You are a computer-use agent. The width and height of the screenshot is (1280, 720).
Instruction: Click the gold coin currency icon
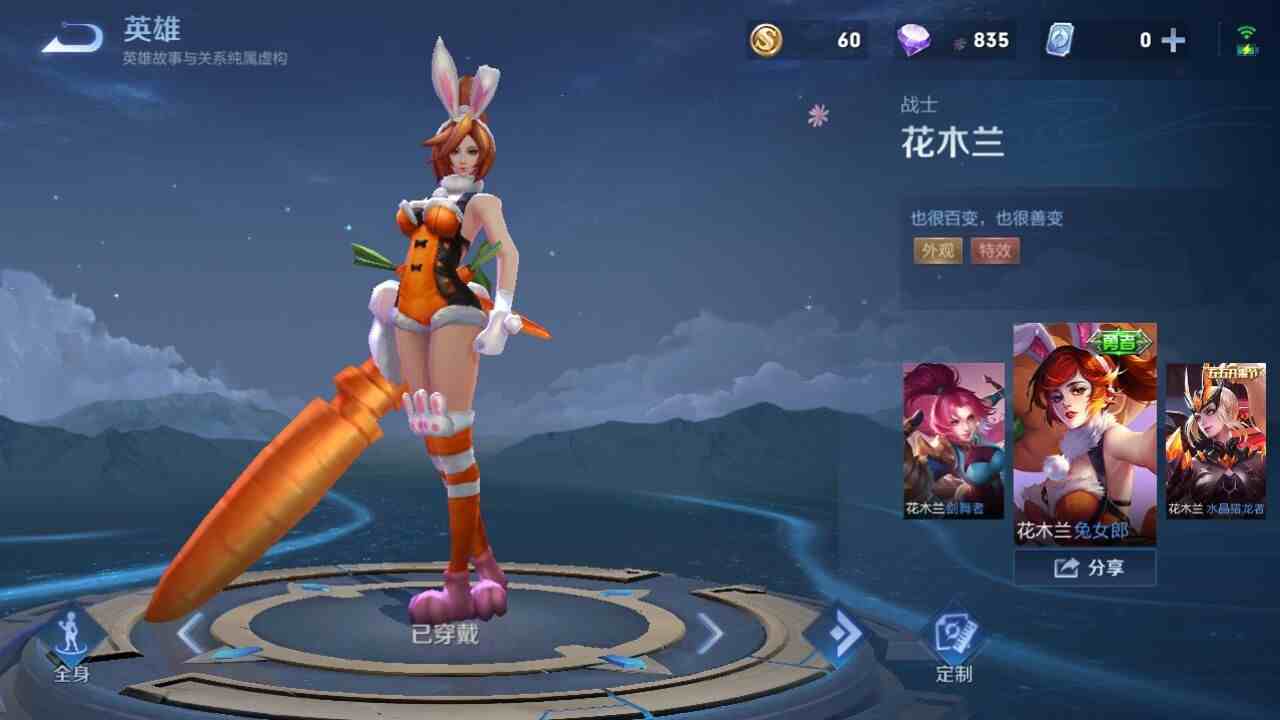pos(766,41)
